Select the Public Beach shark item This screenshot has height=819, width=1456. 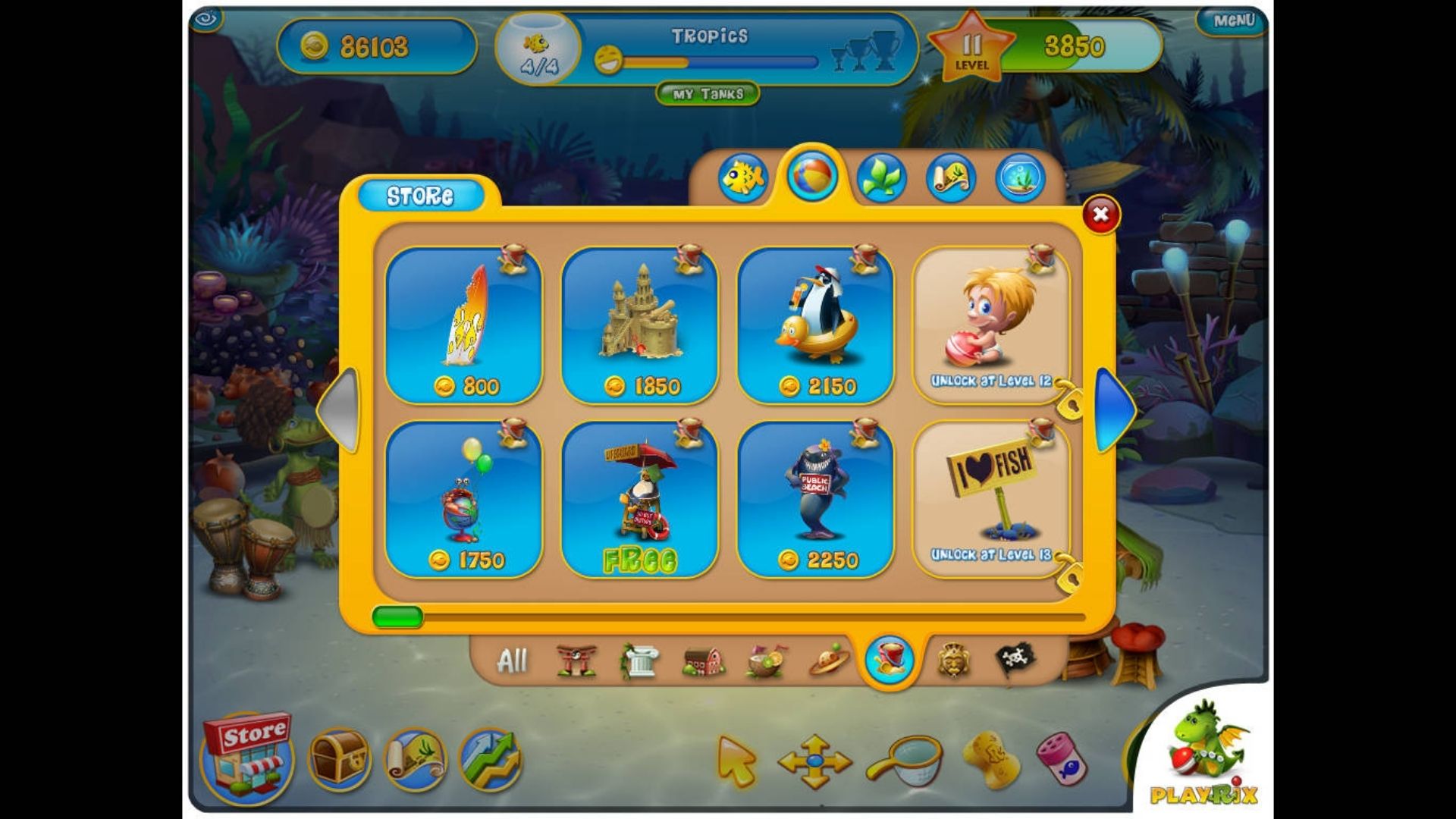pyautogui.click(x=815, y=499)
